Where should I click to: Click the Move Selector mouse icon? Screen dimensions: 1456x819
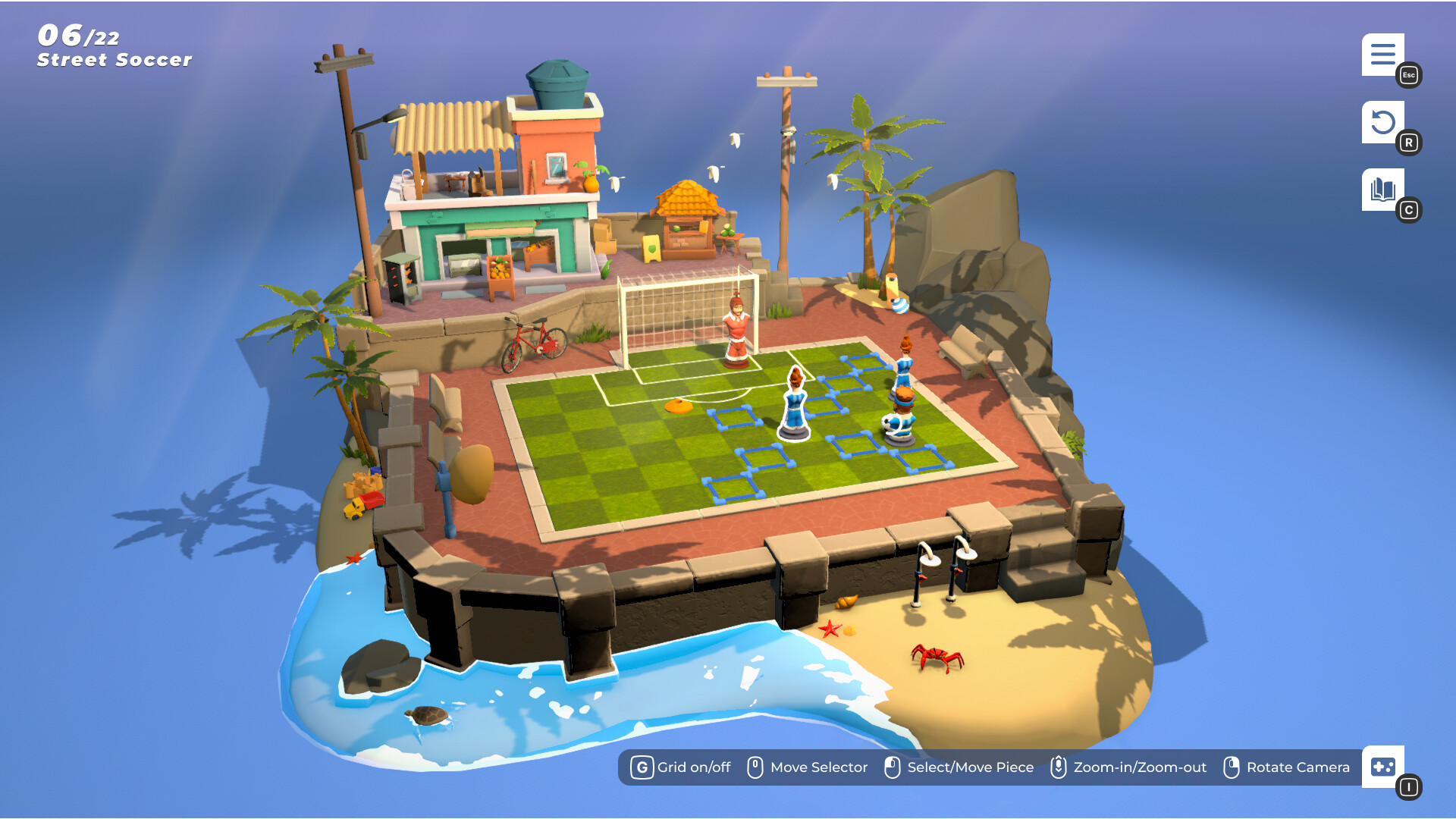(x=755, y=767)
